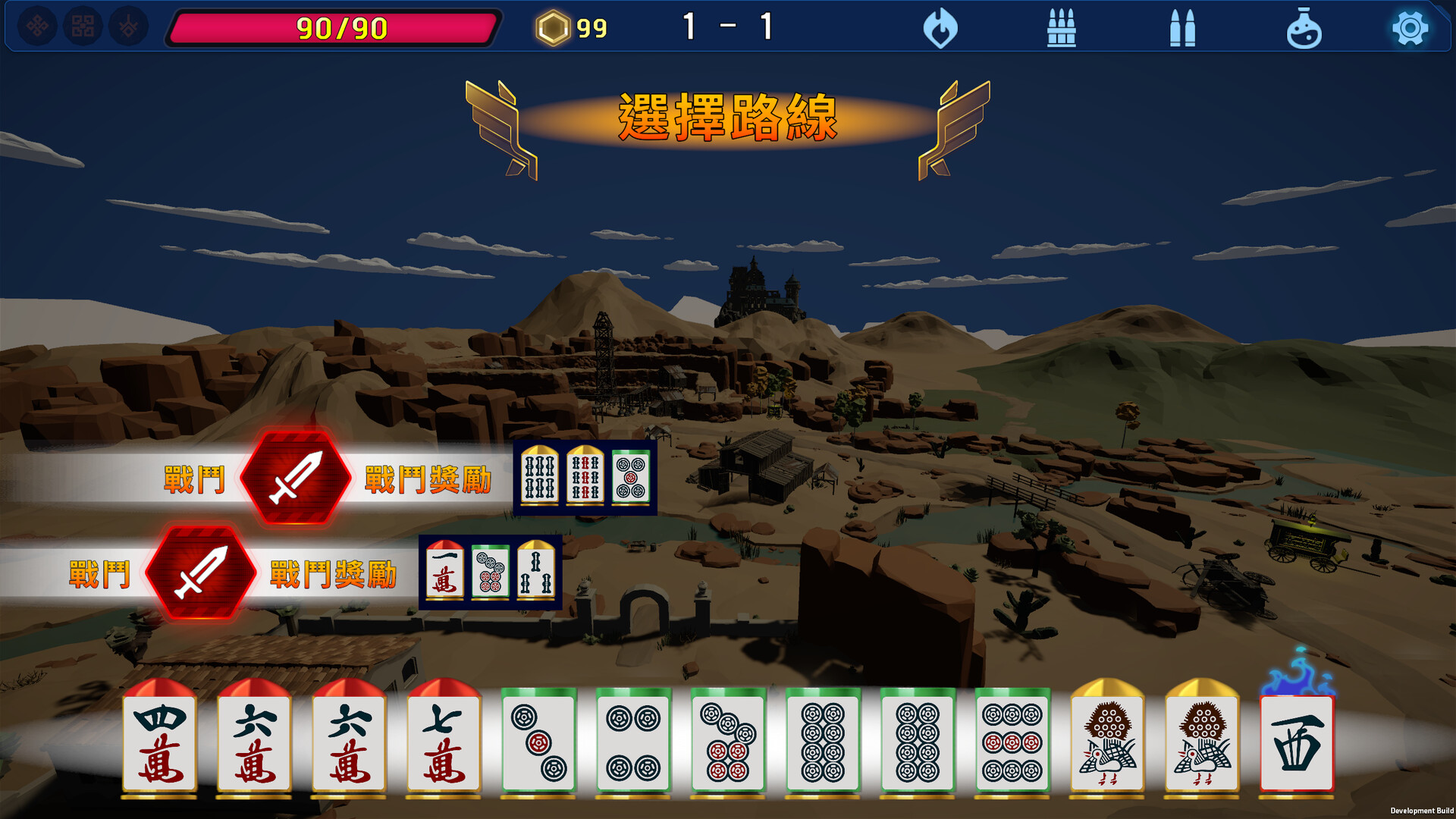Click the blue flame icon
The image size is (1456, 819).
click(940, 29)
